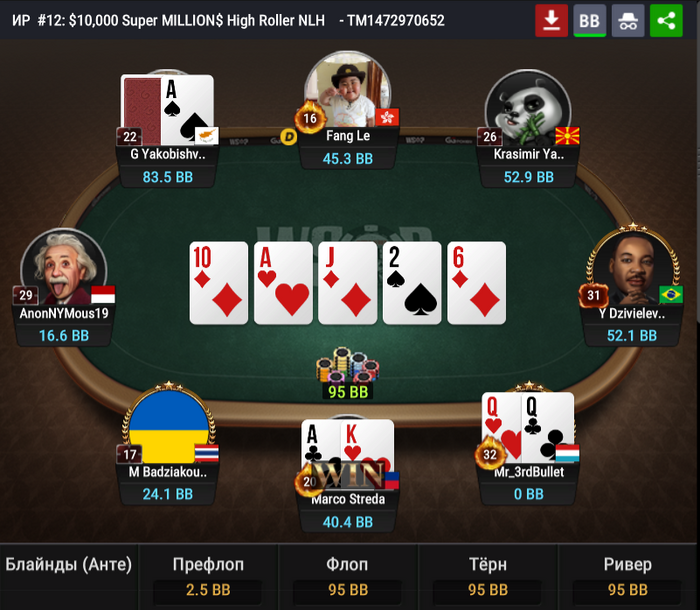Open Y Dzivielev.. player profile picture
This screenshot has height=610, width=700.
coord(627,267)
